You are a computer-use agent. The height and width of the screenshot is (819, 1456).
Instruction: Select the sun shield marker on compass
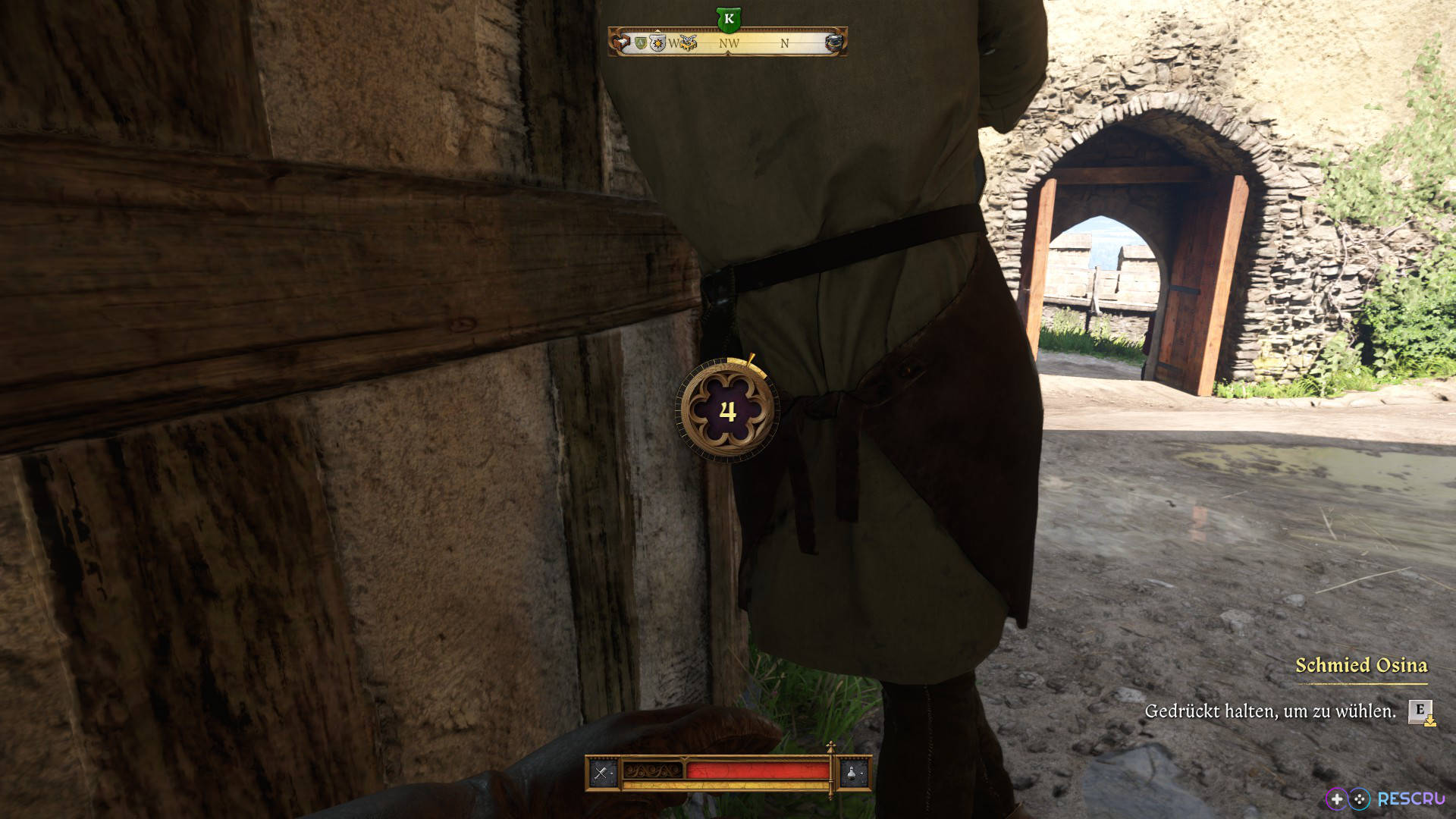coord(657,43)
